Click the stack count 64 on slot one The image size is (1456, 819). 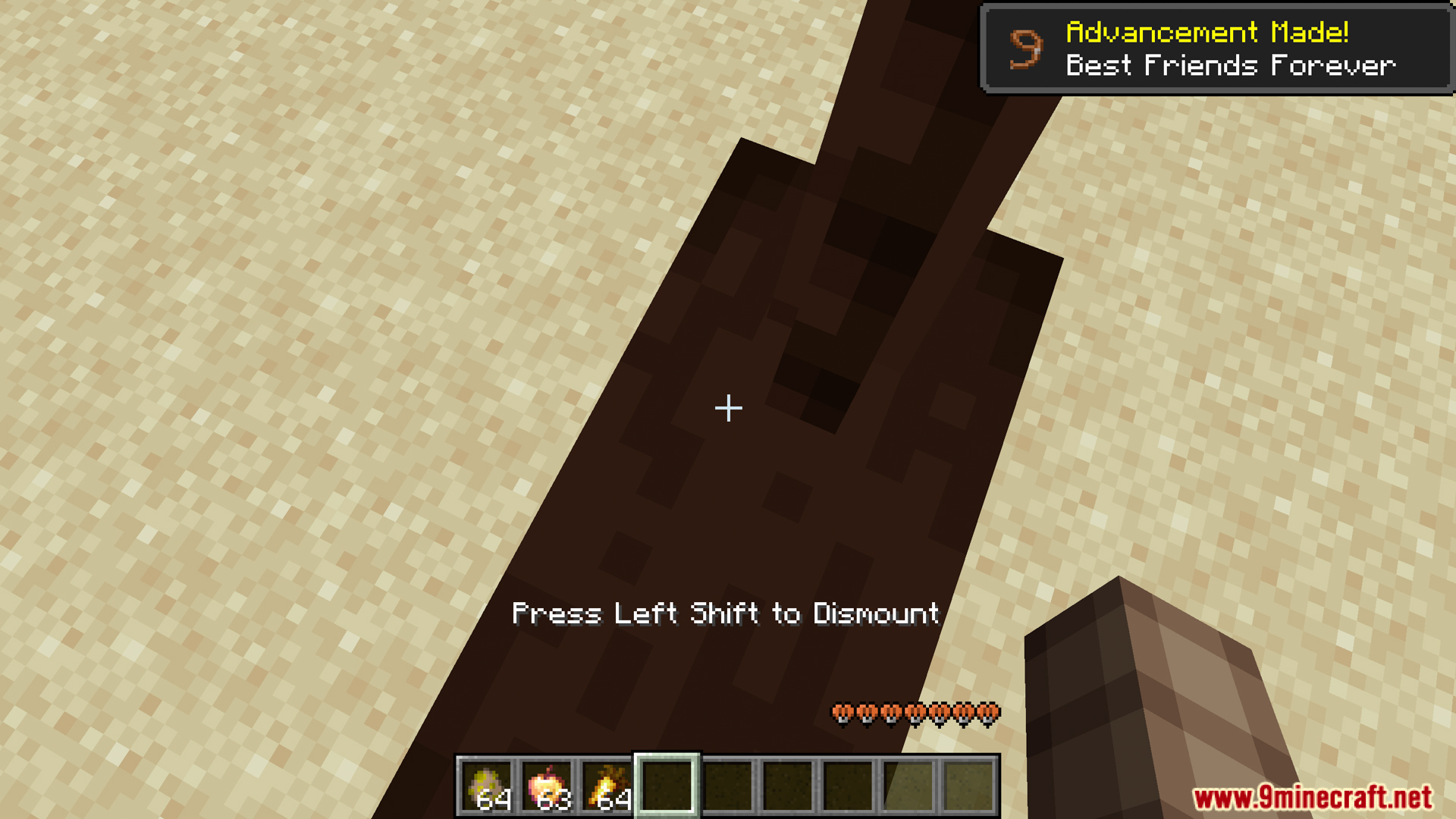click(494, 800)
